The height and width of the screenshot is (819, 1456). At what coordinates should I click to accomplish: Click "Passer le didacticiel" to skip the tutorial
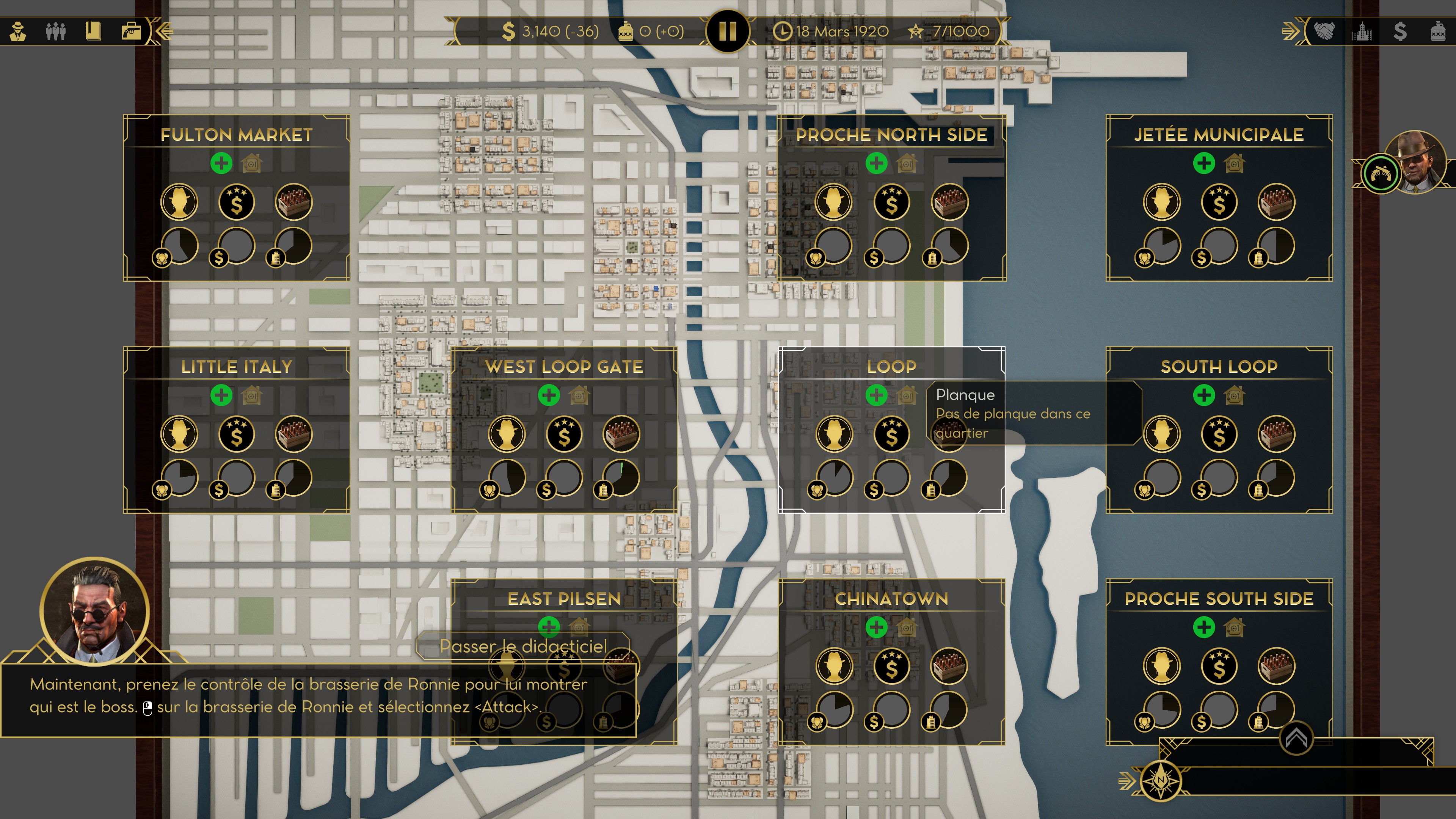coord(523,646)
